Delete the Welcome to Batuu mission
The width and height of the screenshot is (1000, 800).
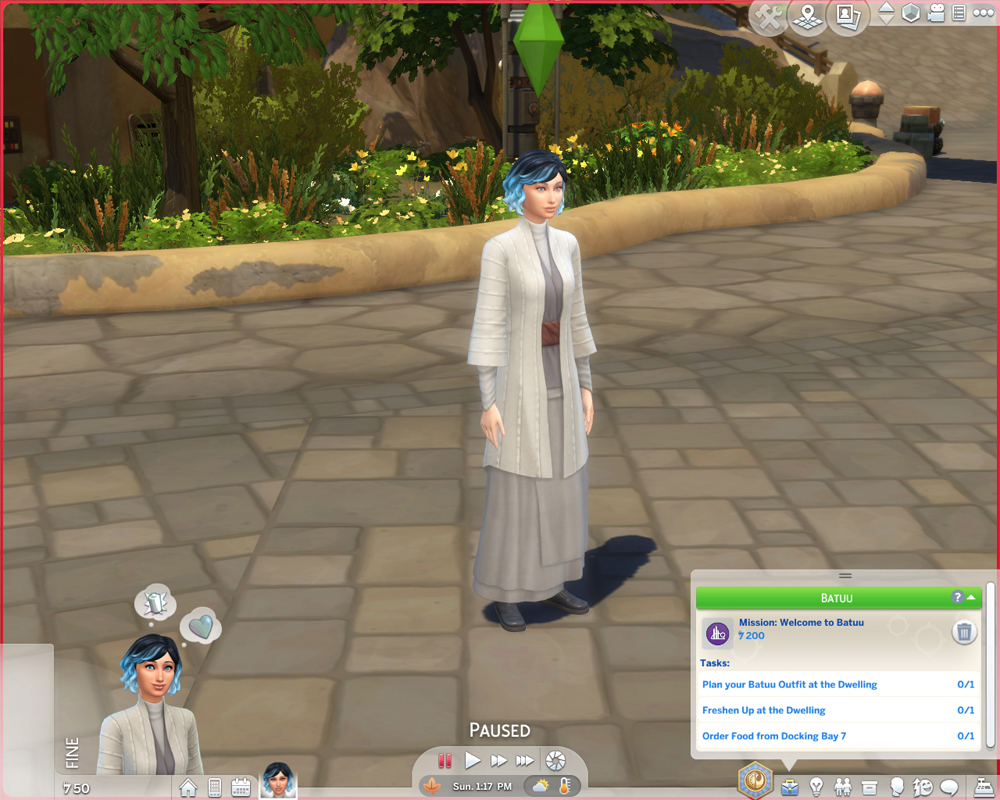[964, 632]
